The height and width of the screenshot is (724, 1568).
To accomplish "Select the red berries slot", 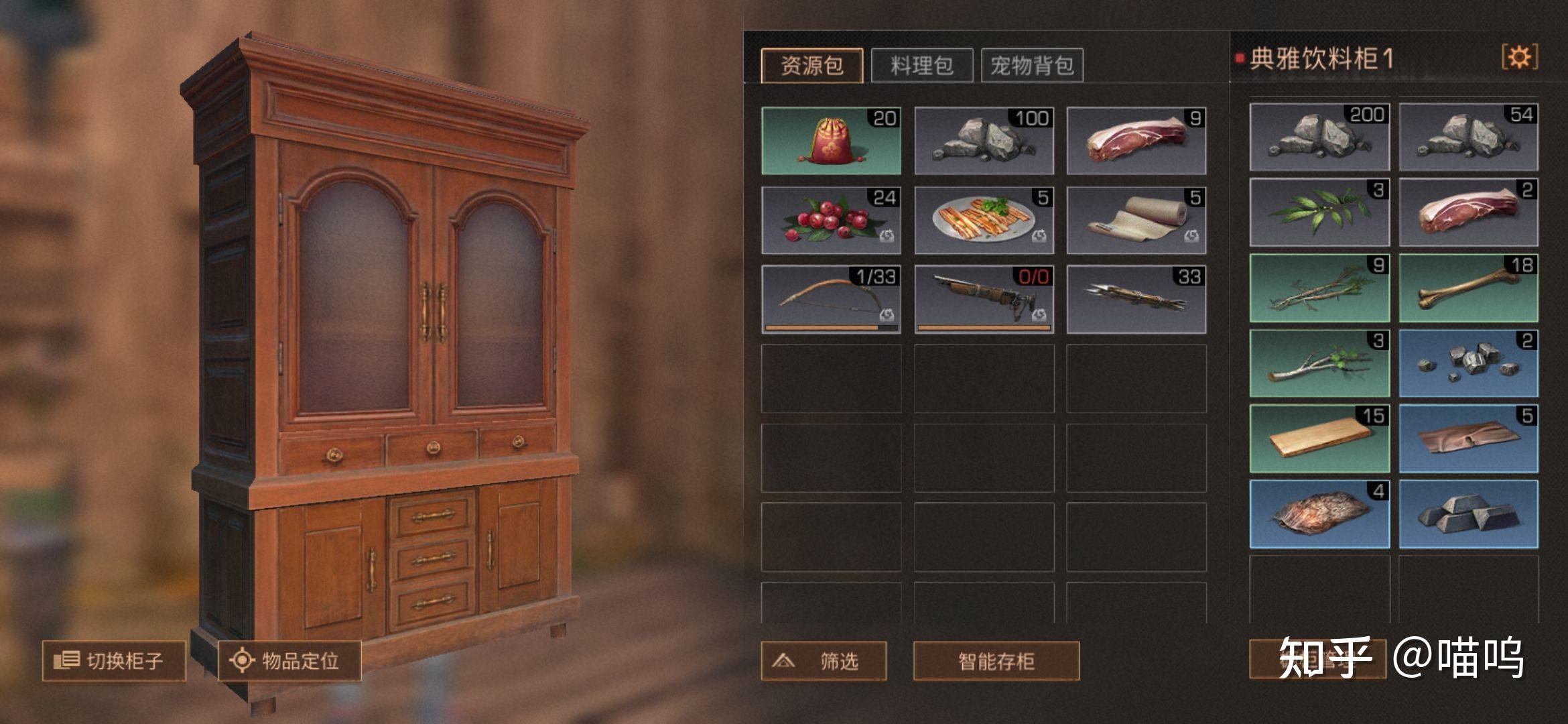I will [831, 220].
